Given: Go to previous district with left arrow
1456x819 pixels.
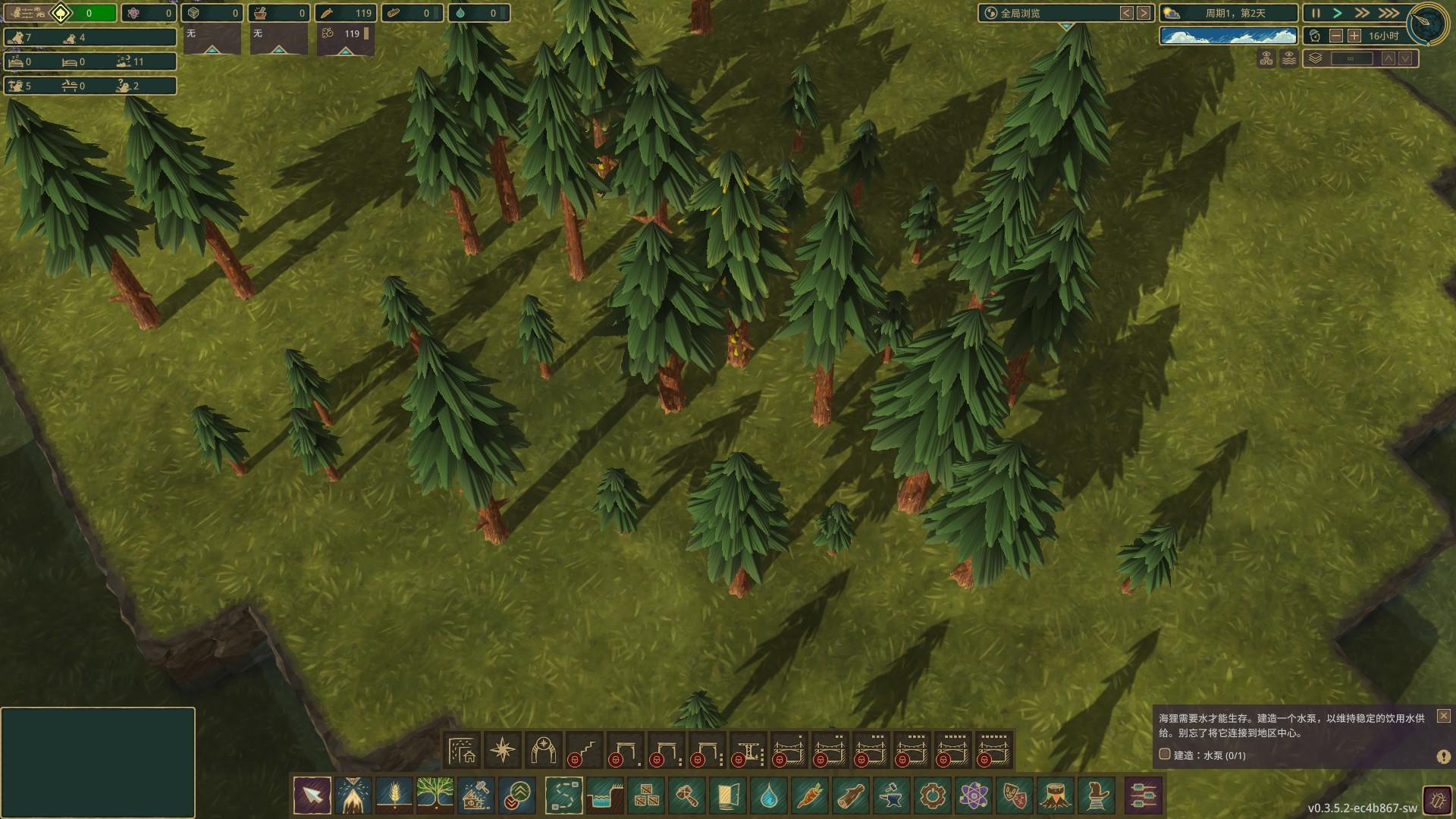Looking at the screenshot, I should [1127, 13].
